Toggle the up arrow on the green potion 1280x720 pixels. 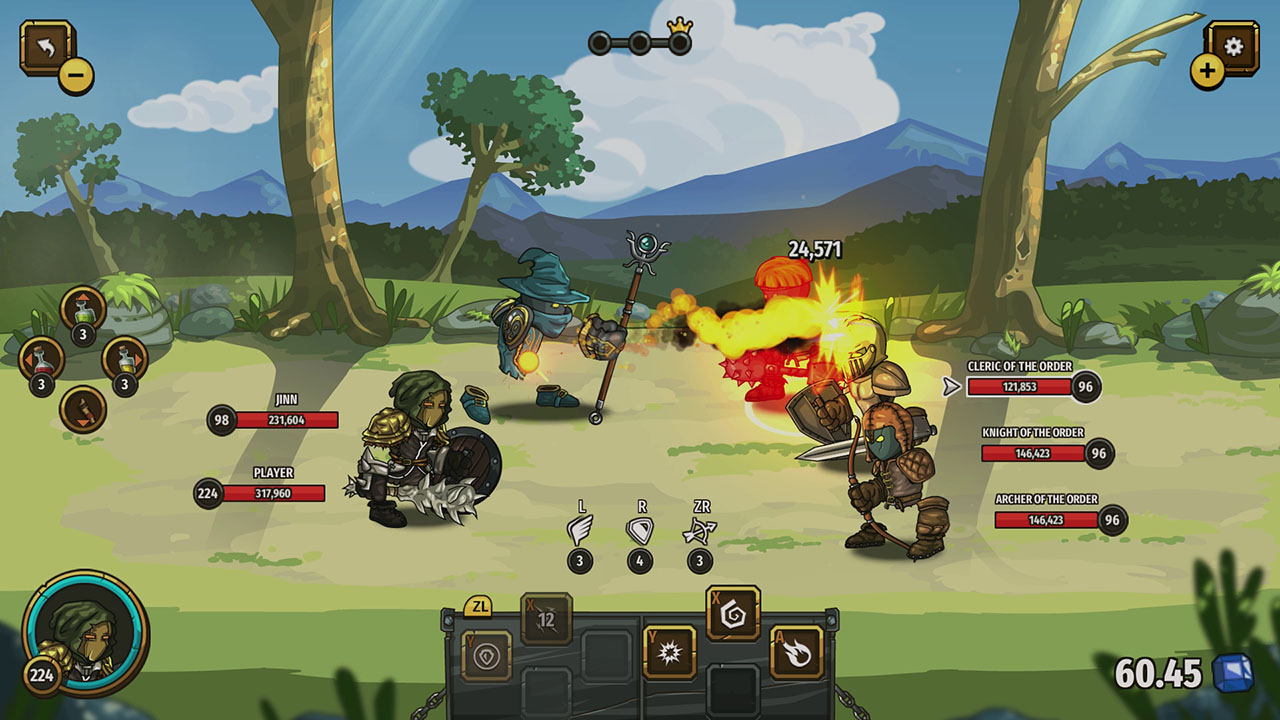[x=83, y=297]
